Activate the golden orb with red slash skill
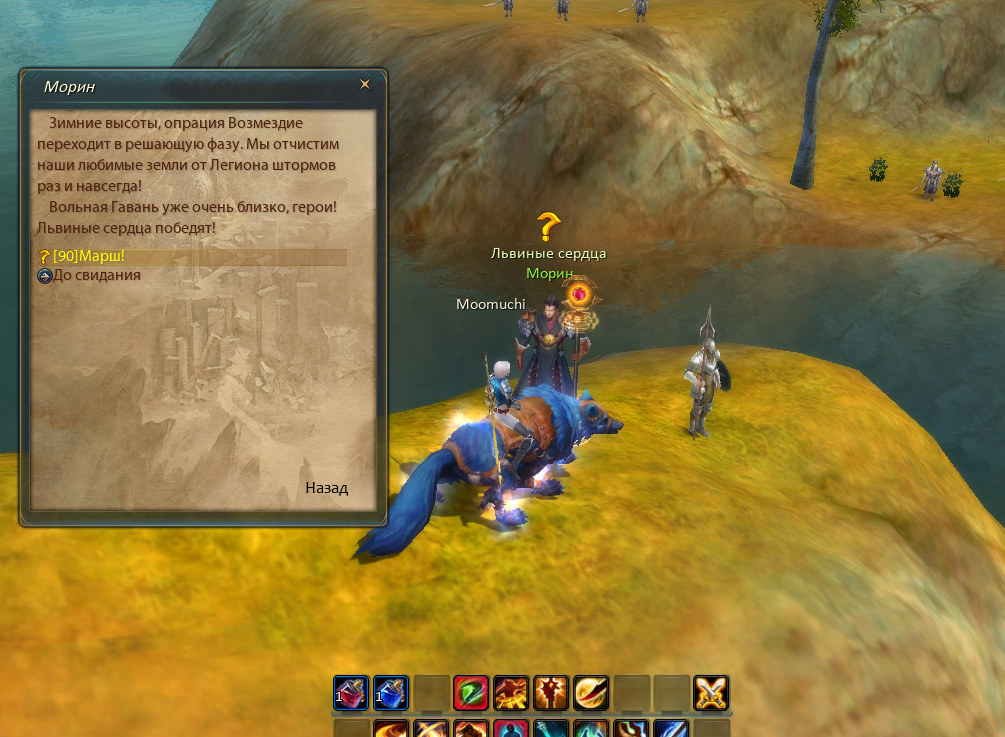 591,692
